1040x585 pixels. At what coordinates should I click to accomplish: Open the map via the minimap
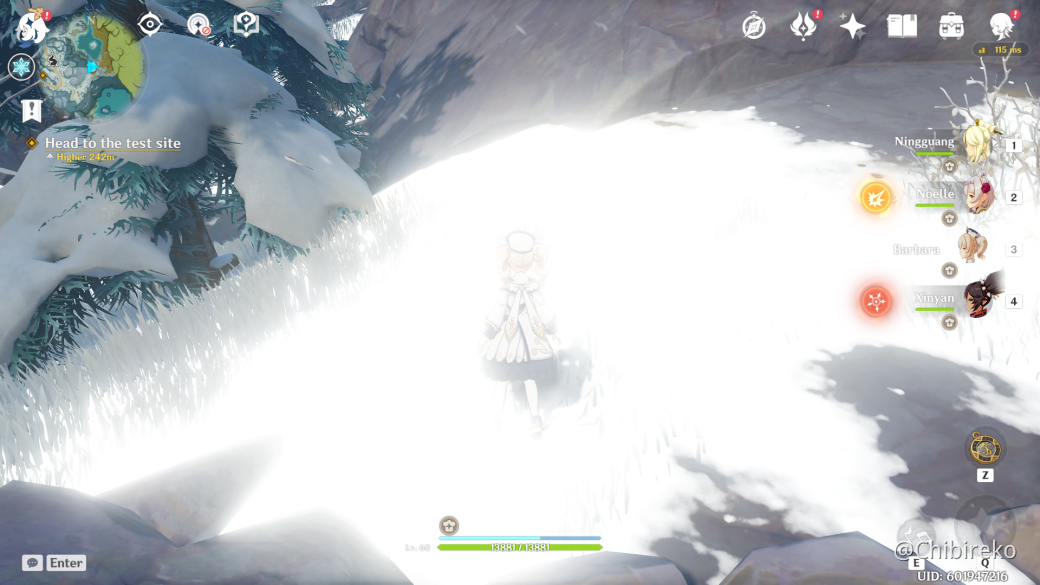coord(93,67)
